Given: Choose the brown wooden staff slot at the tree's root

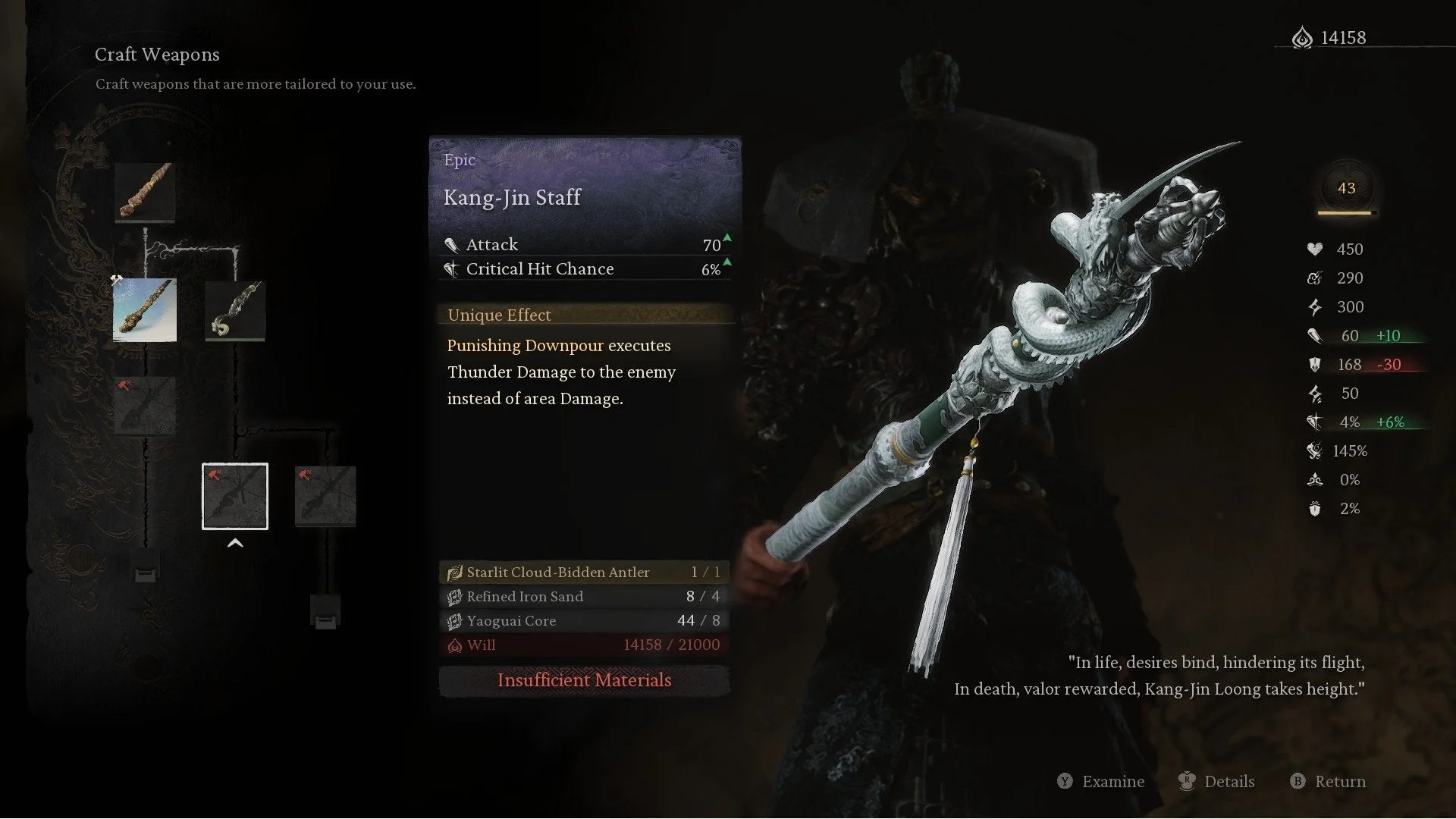Looking at the screenshot, I should point(145,193).
